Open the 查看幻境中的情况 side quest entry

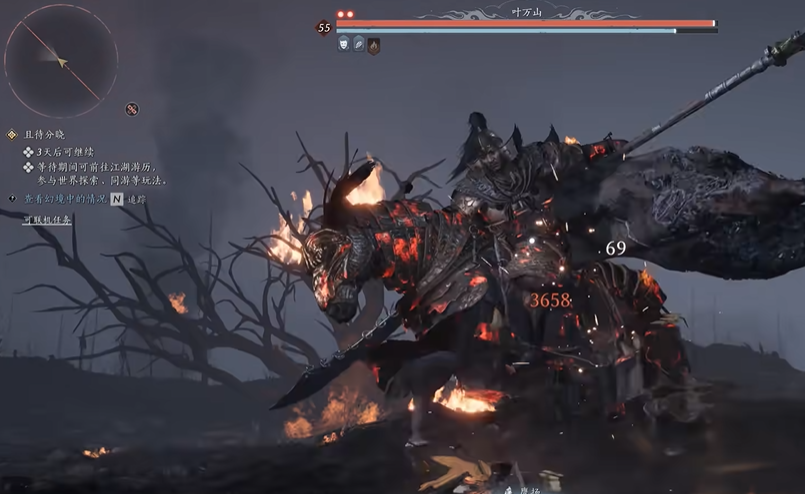point(63,199)
